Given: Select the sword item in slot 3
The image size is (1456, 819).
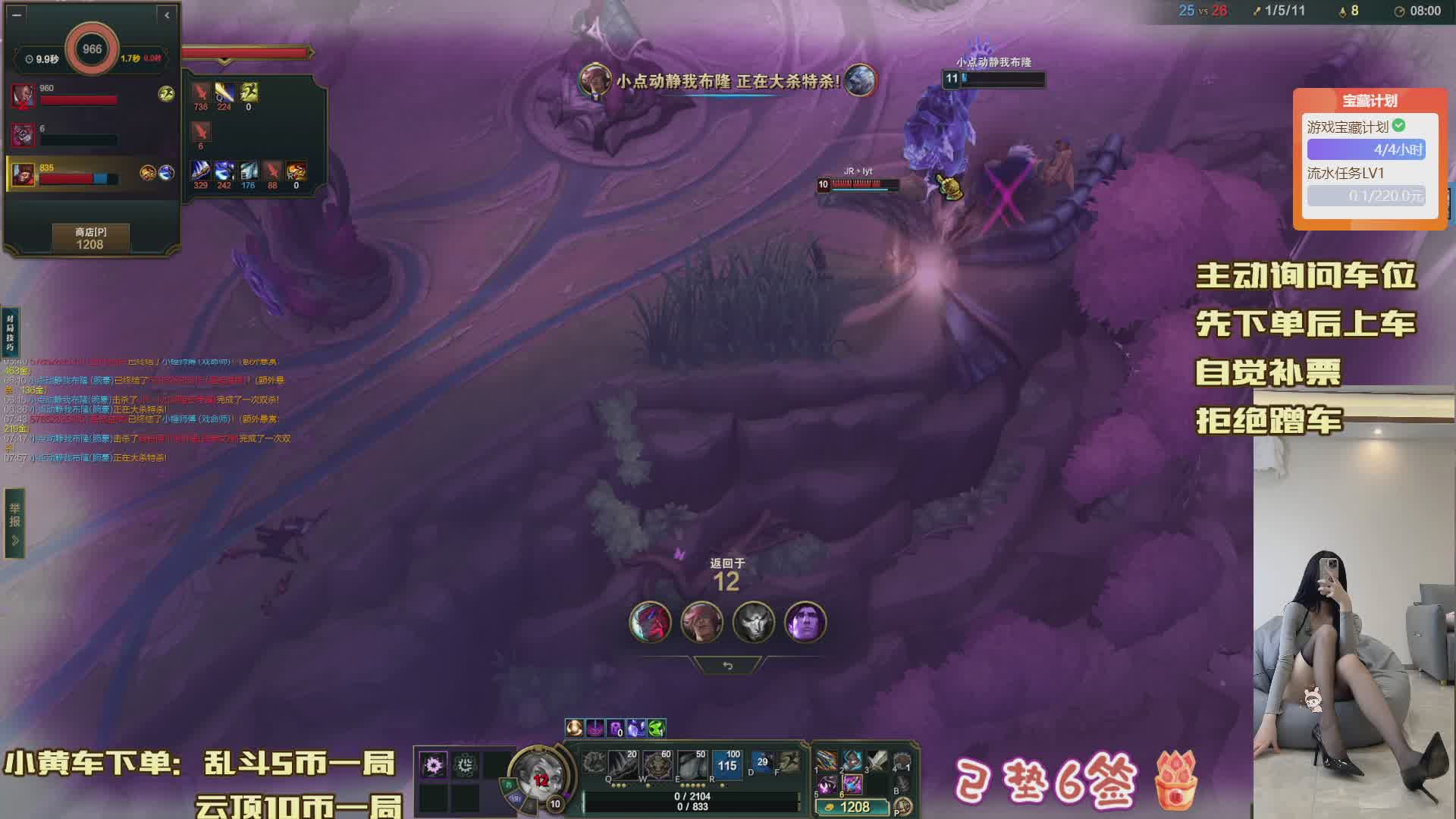Looking at the screenshot, I should [x=877, y=761].
